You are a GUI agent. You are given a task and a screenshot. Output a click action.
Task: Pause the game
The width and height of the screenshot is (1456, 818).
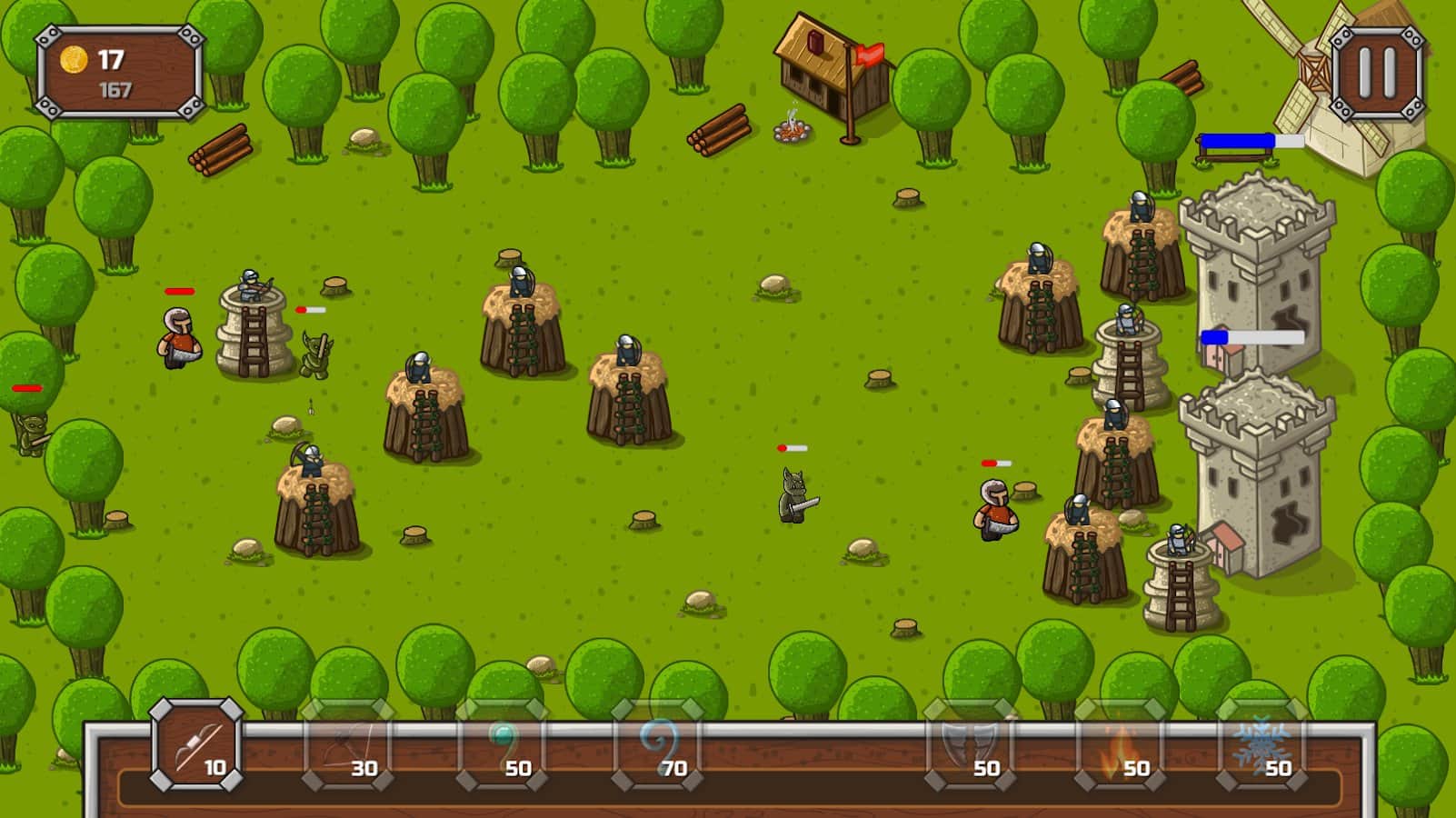tap(1376, 72)
